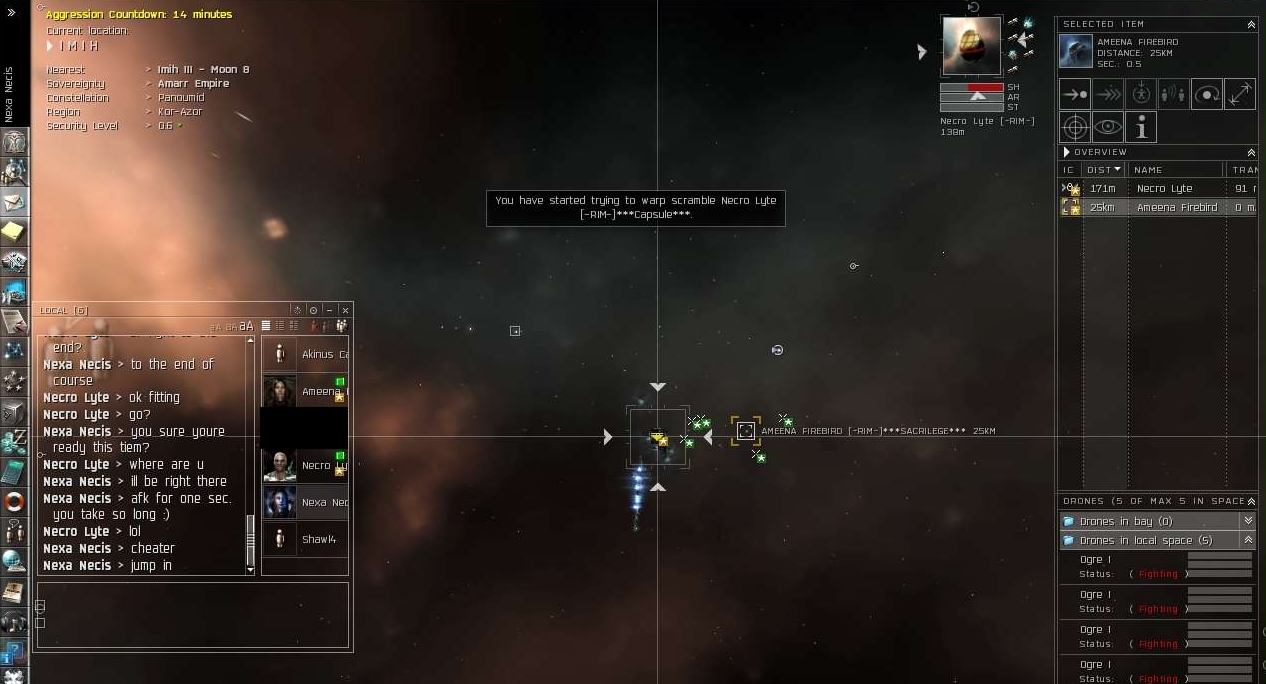The height and width of the screenshot is (684, 1266).
Task: Collapse the Selected Item panel
Action: click(1250, 24)
